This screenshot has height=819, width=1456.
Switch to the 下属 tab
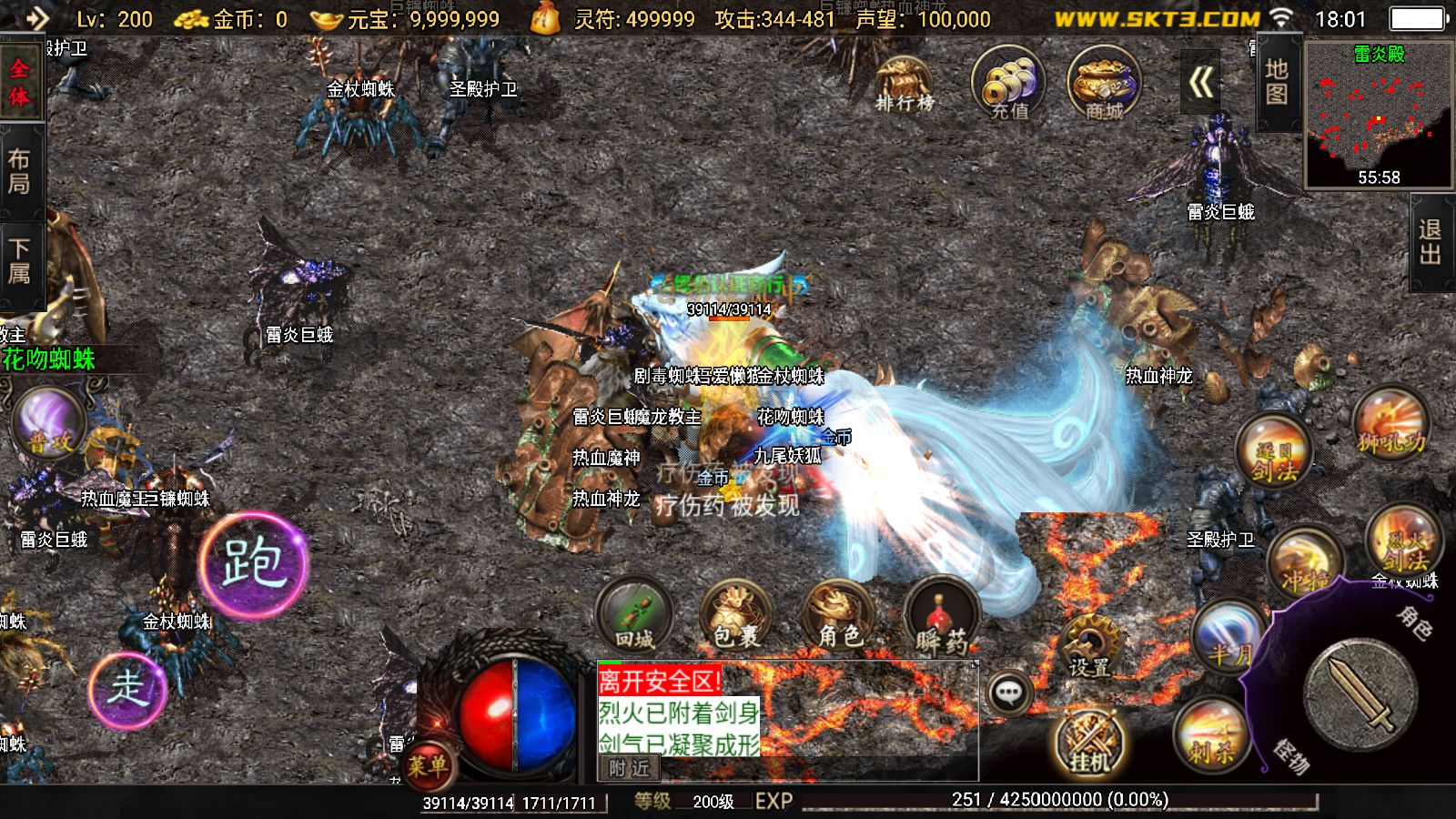coord(20,261)
